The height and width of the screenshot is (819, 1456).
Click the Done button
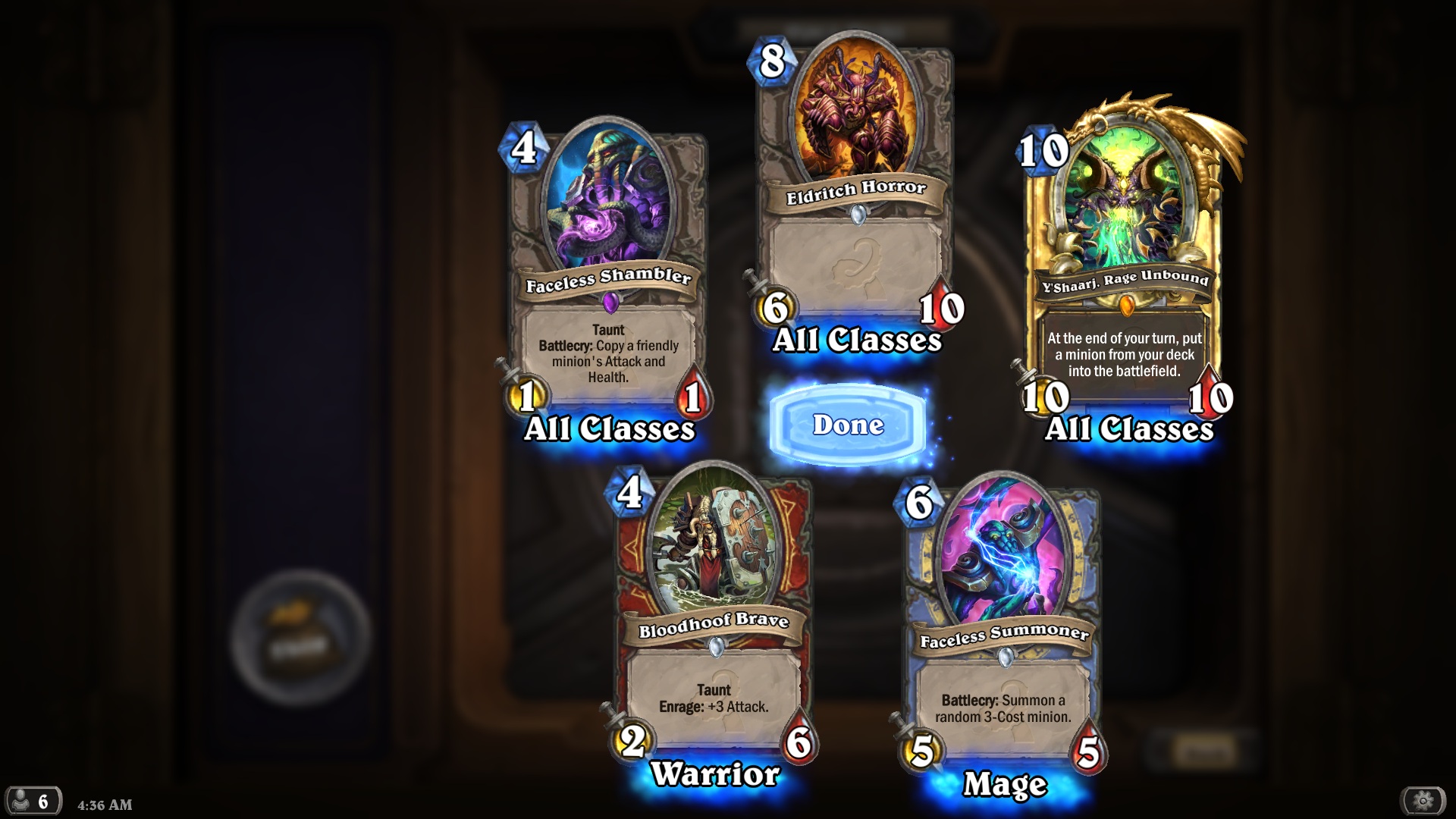847,425
